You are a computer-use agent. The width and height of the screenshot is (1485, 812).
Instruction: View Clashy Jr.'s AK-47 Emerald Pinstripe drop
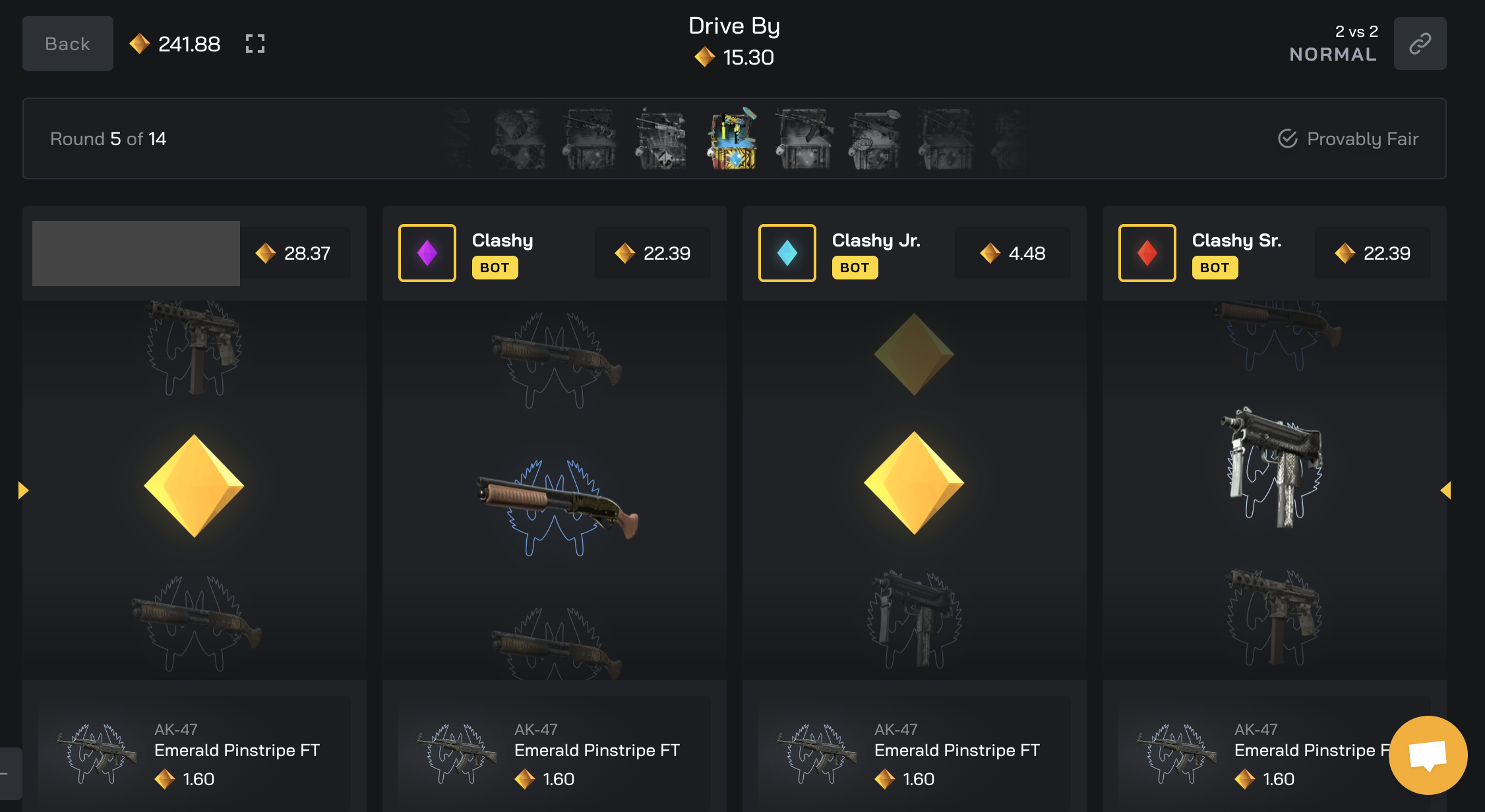coord(914,754)
